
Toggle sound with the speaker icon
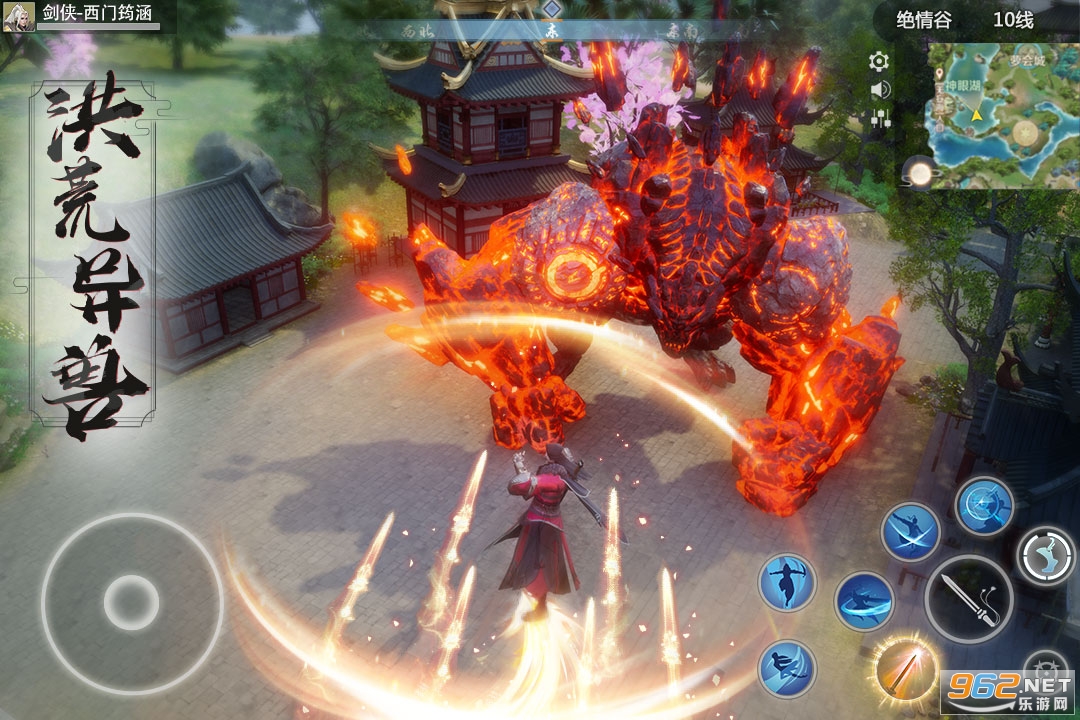coord(880,90)
